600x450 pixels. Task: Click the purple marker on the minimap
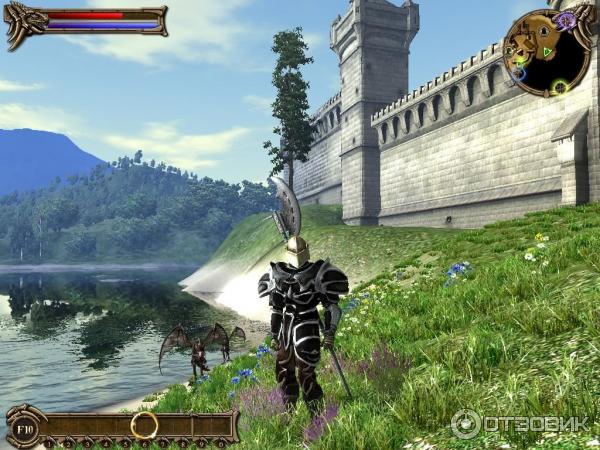[566, 20]
